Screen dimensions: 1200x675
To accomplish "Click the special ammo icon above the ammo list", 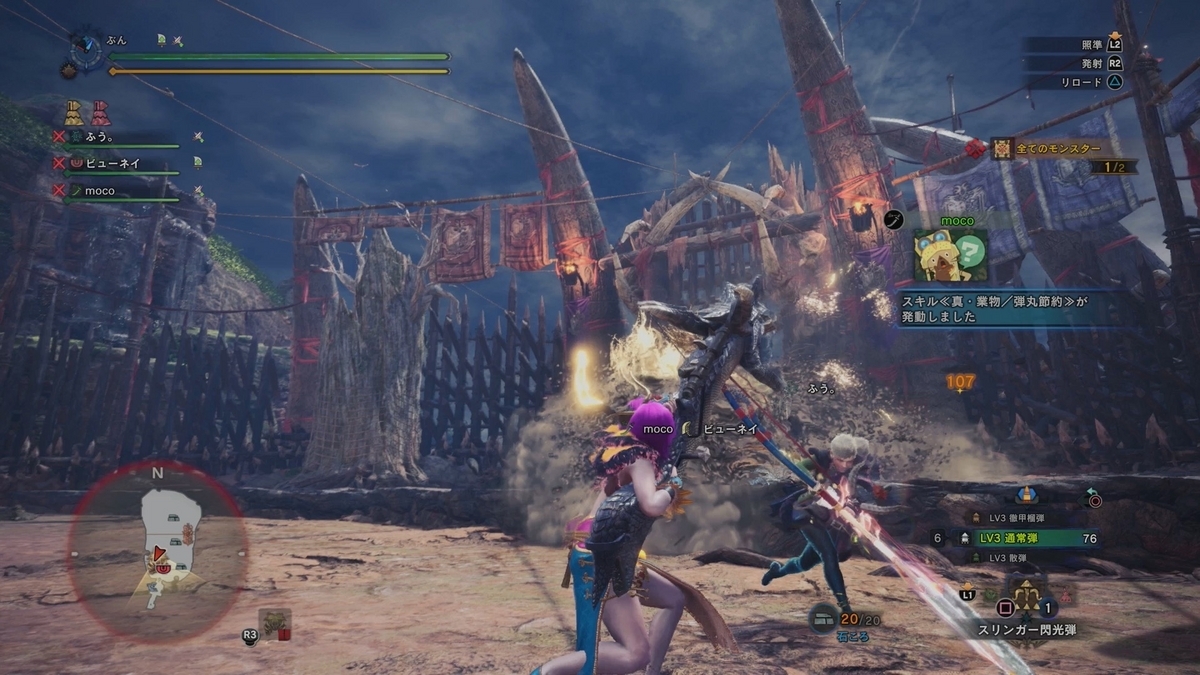I will pos(1025,494).
